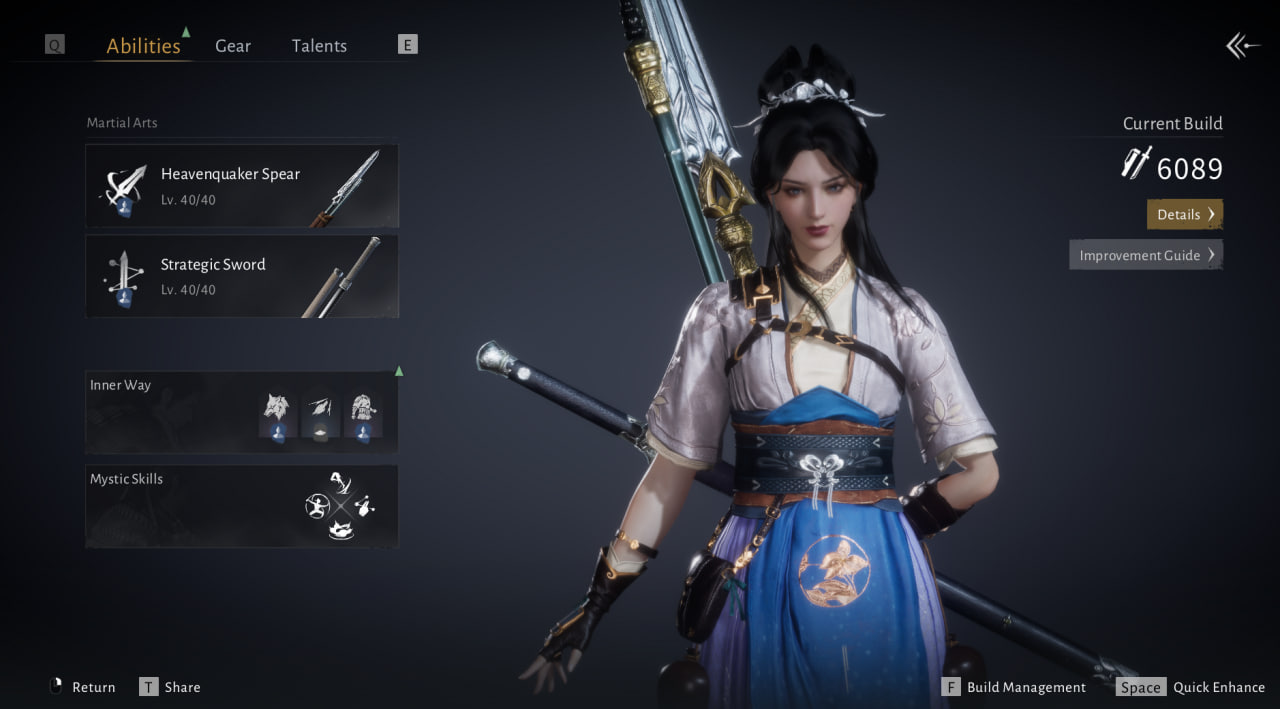
Task: Use Quick Enhance
Action: click(x=1191, y=687)
